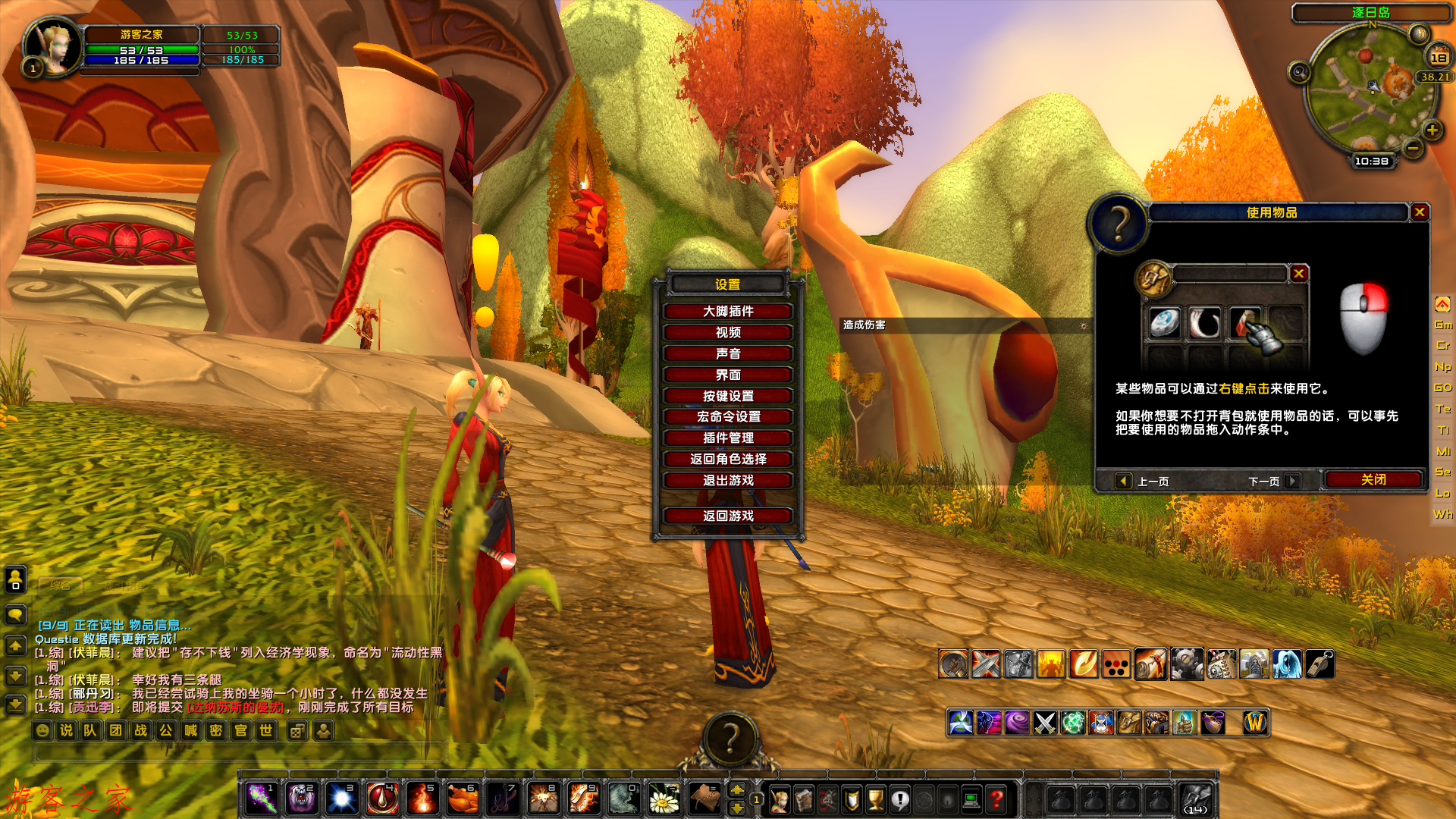
Task: Open 插件管理 addon manager
Action: click(728, 438)
